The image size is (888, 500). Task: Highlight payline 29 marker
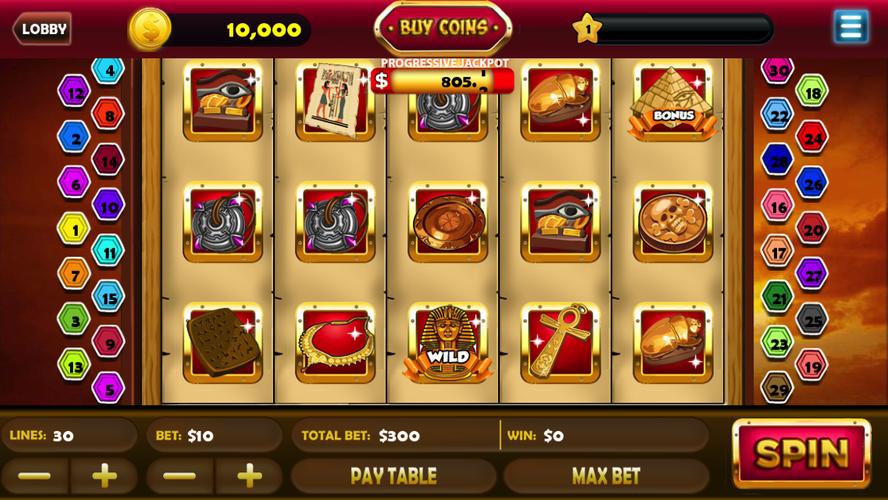click(777, 386)
